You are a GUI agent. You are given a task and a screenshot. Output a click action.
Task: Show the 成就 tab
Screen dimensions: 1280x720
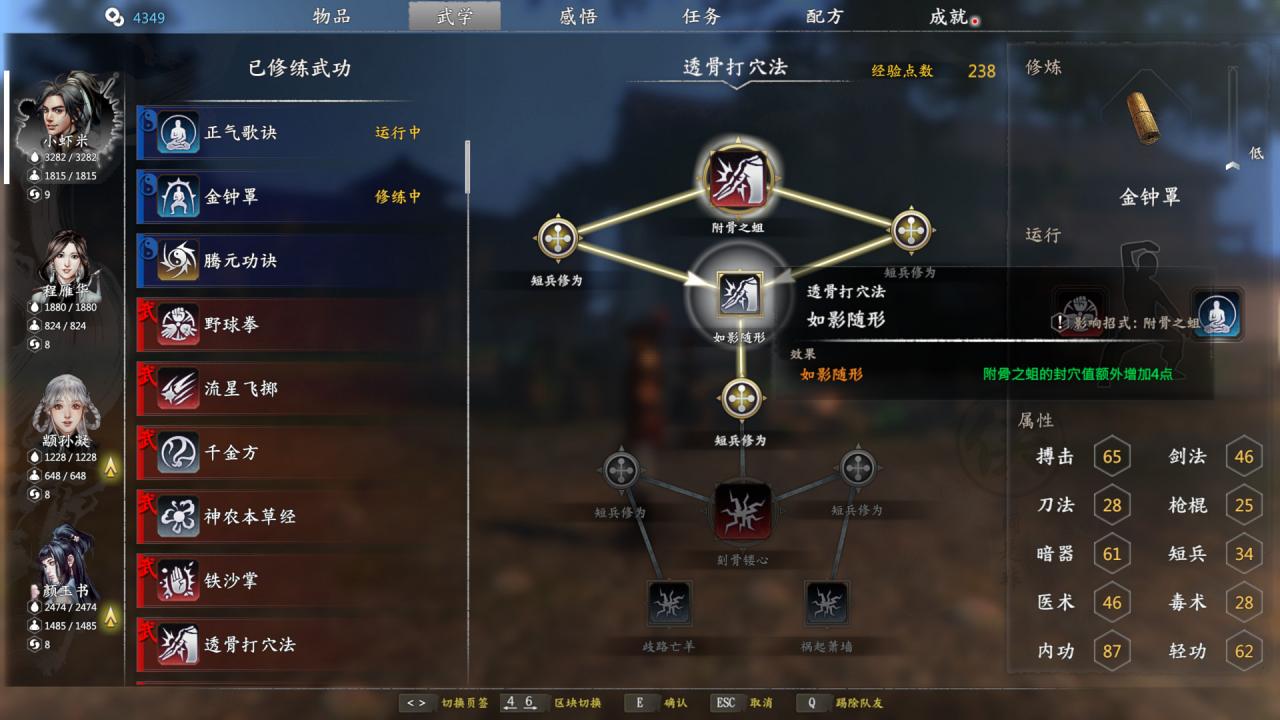point(948,16)
